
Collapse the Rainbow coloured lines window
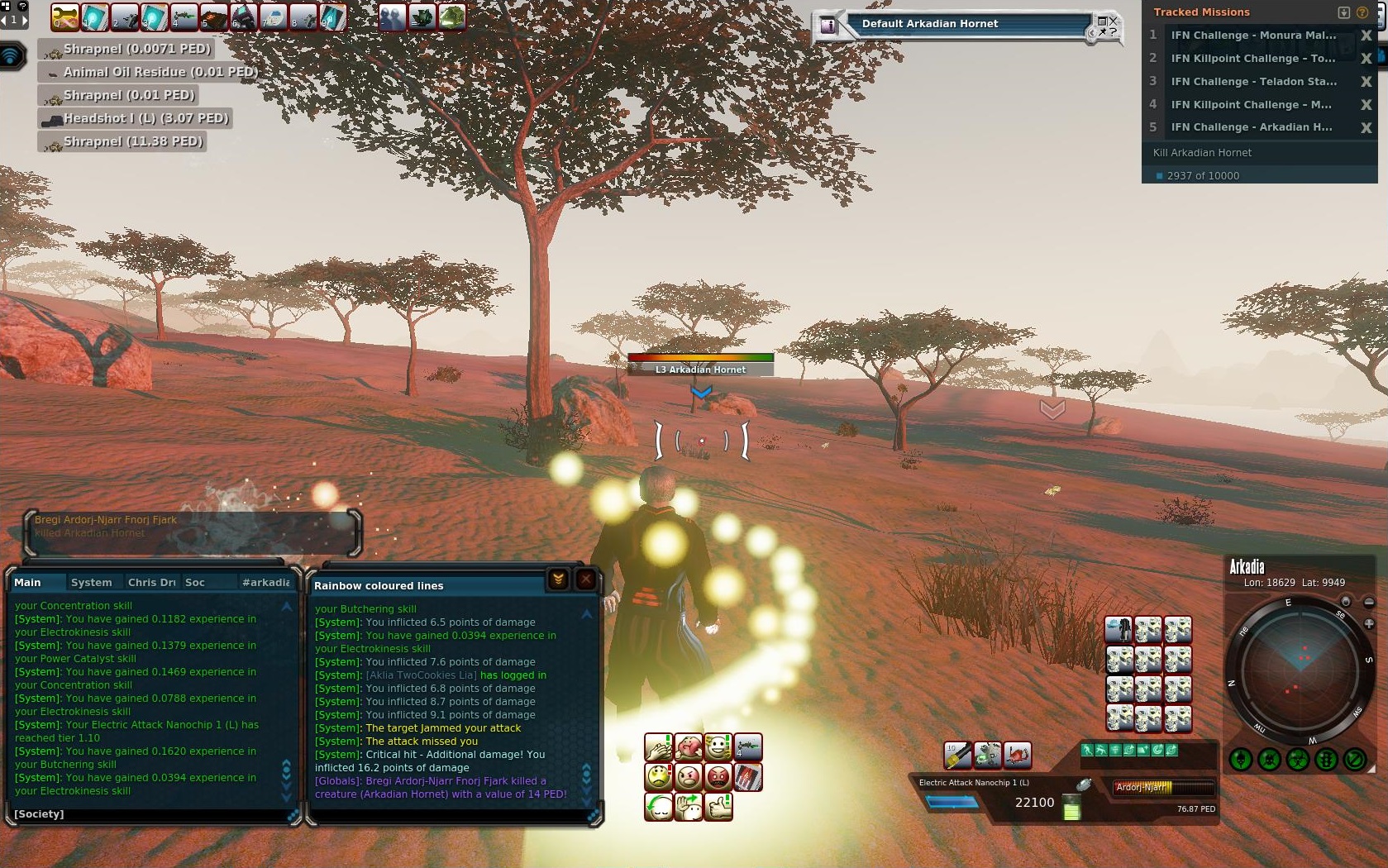558,579
